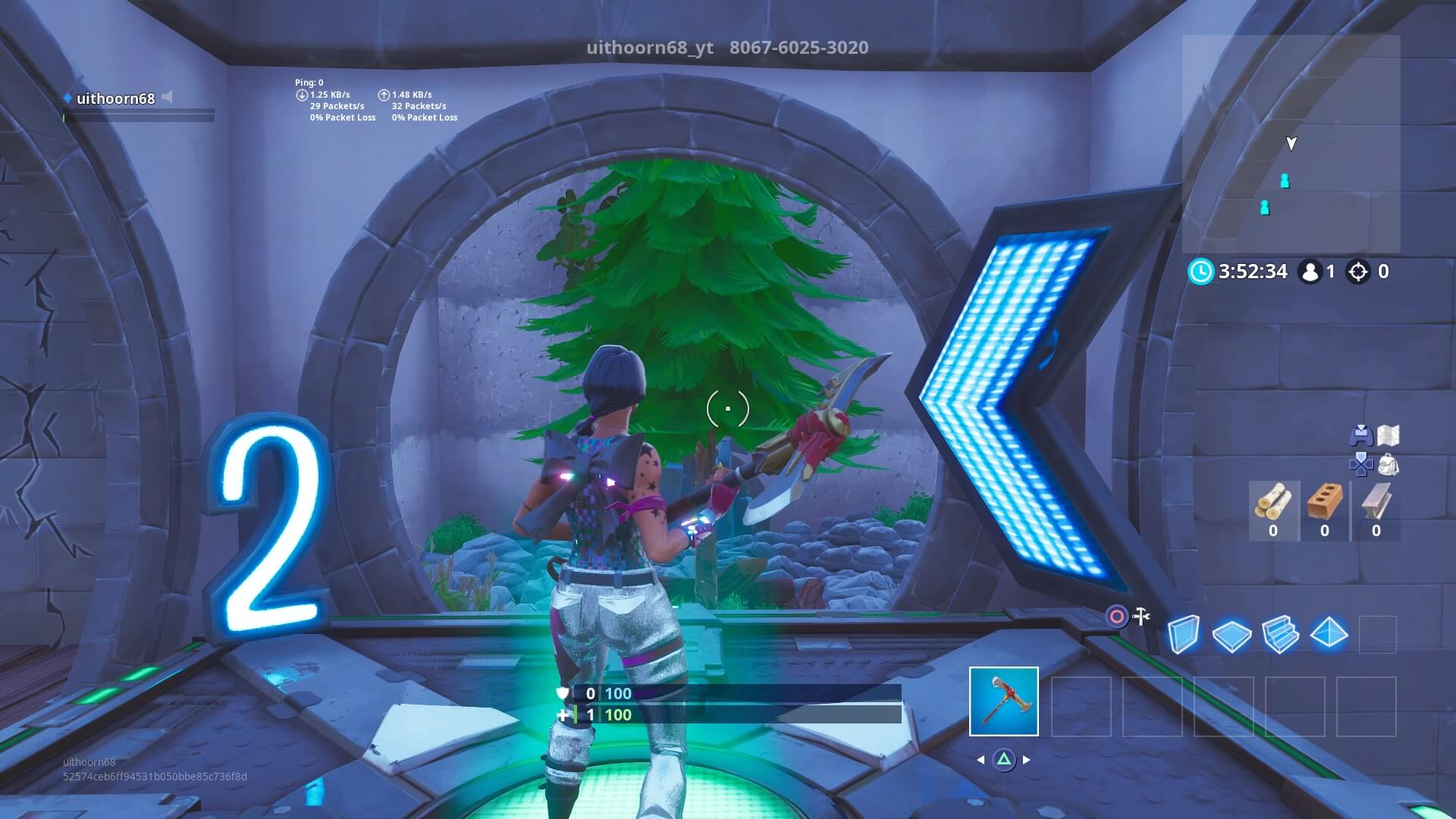Image resolution: width=1456 pixels, height=819 pixels.
Task: Click the circle button indicator near the hotbar
Action: 1116,615
